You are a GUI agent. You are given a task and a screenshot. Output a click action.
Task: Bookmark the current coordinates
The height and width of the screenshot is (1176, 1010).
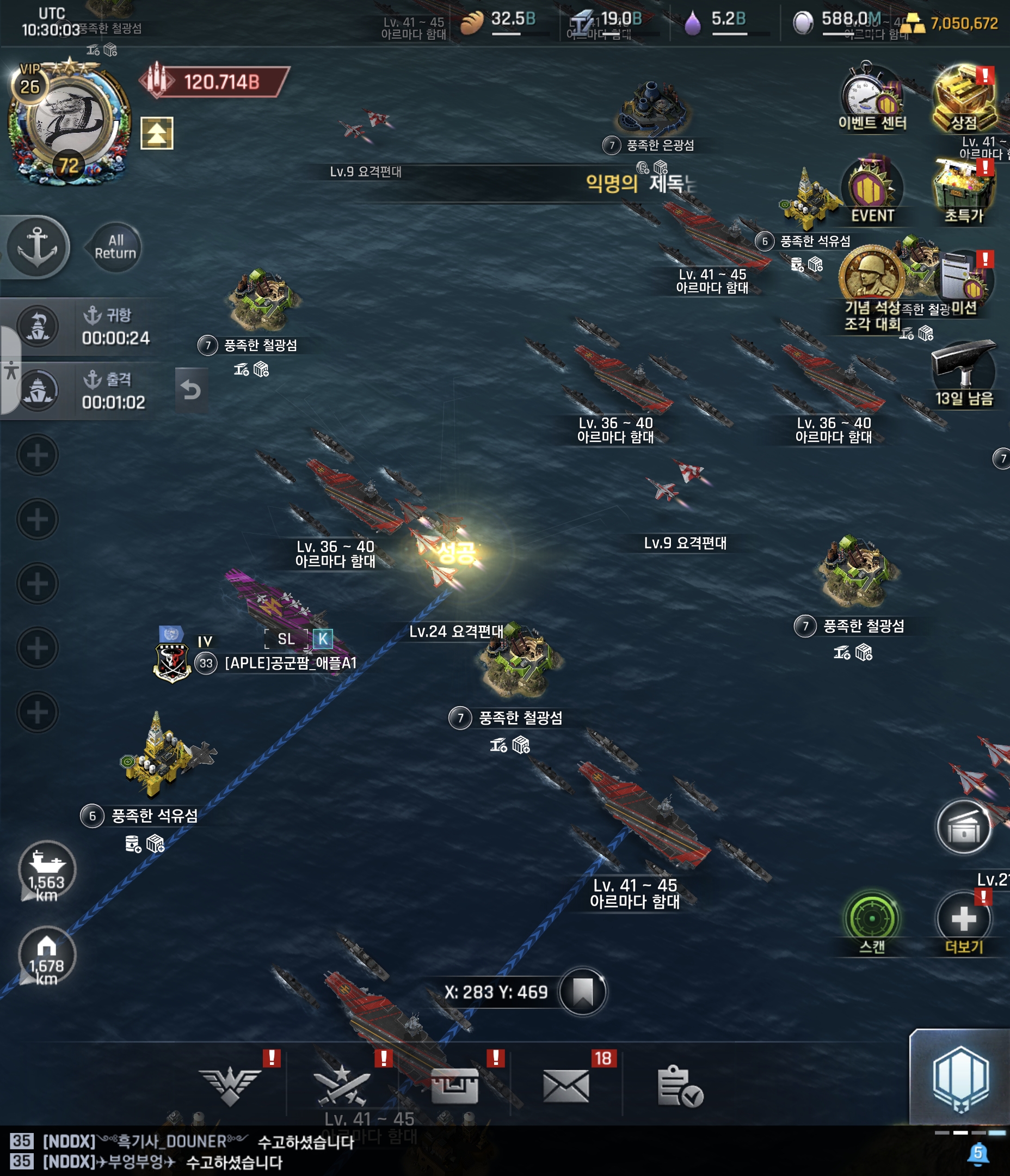(583, 991)
